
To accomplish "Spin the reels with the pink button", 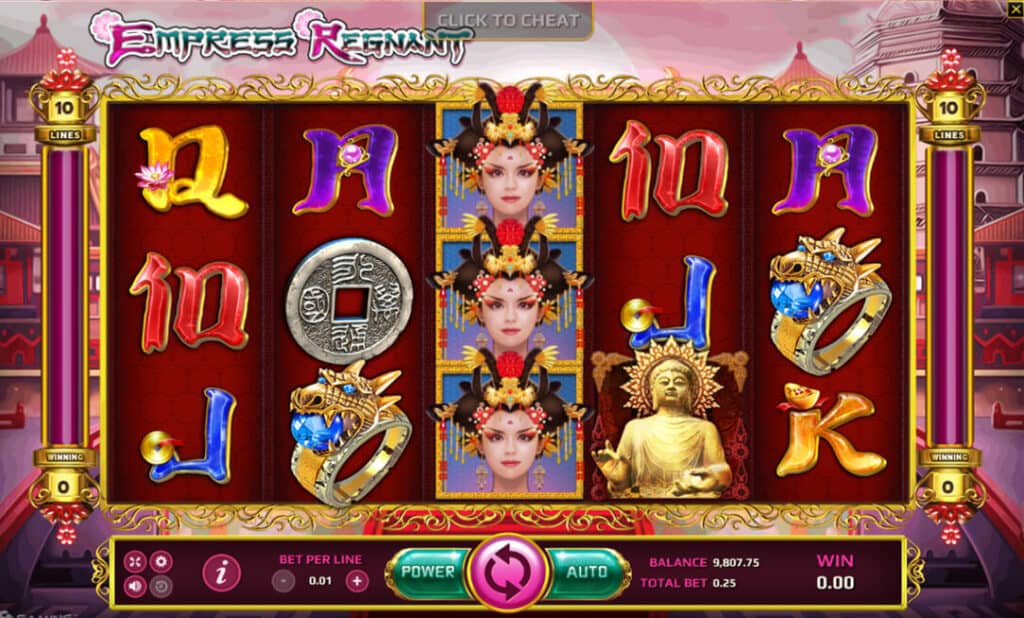I will [507, 574].
